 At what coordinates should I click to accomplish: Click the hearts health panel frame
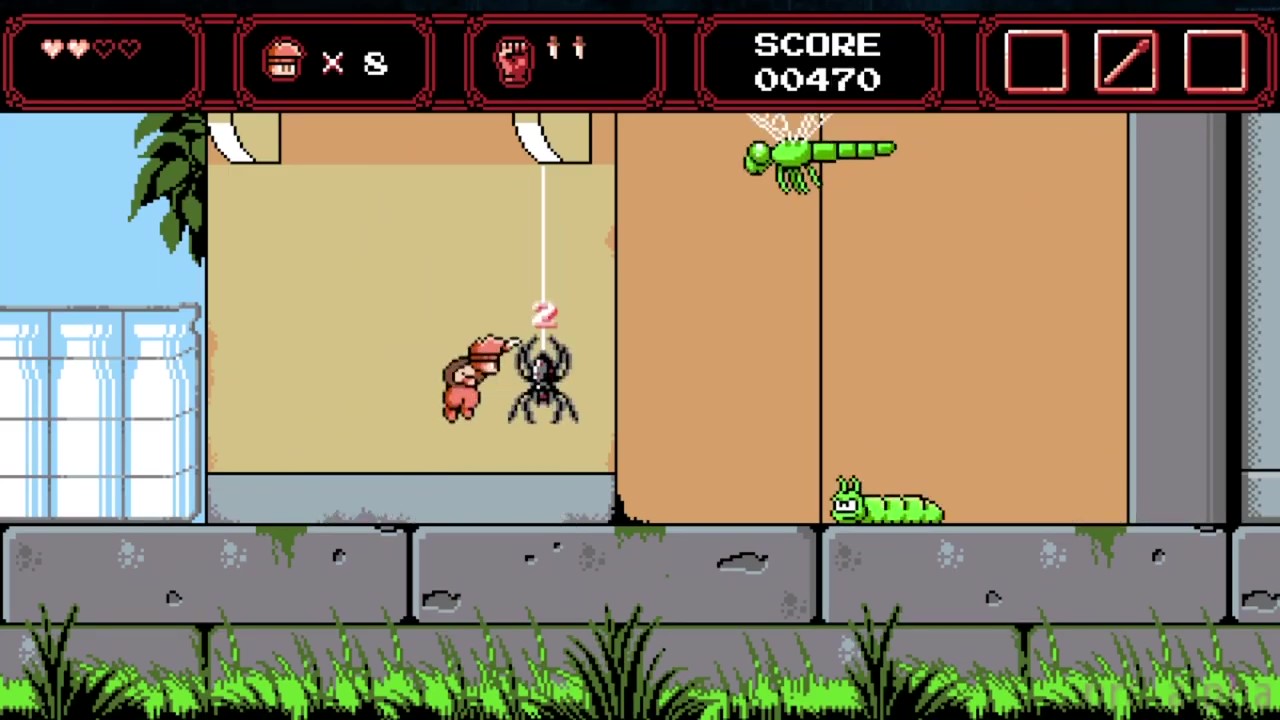coord(100,60)
